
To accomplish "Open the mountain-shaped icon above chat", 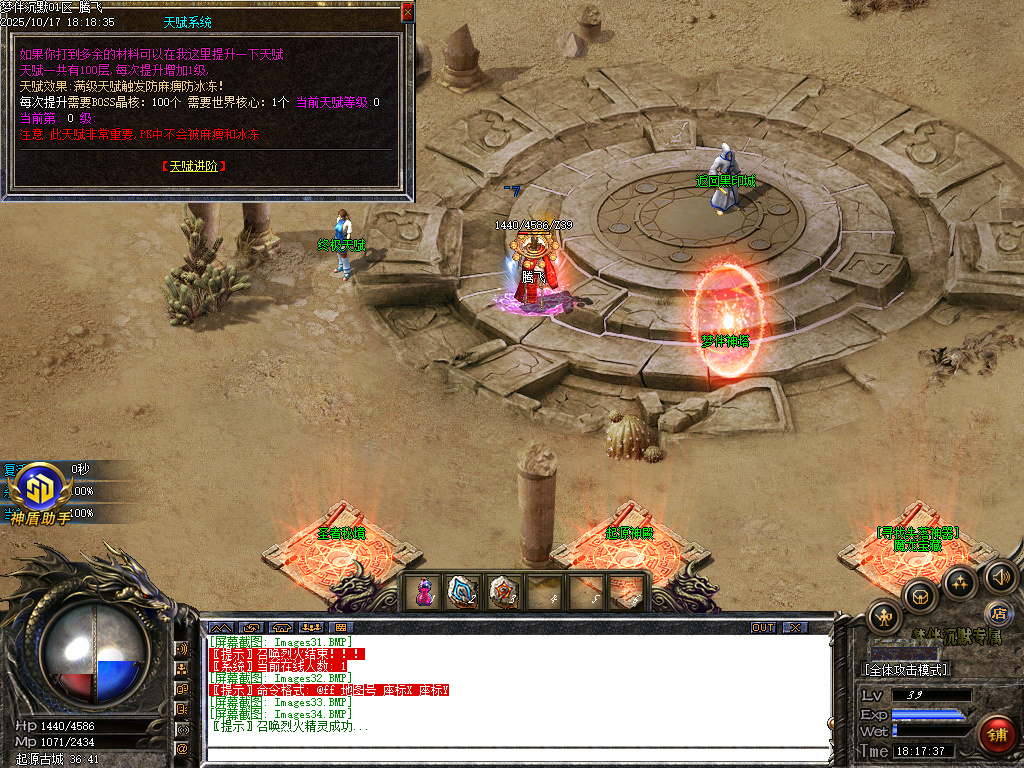I will 220,628.
